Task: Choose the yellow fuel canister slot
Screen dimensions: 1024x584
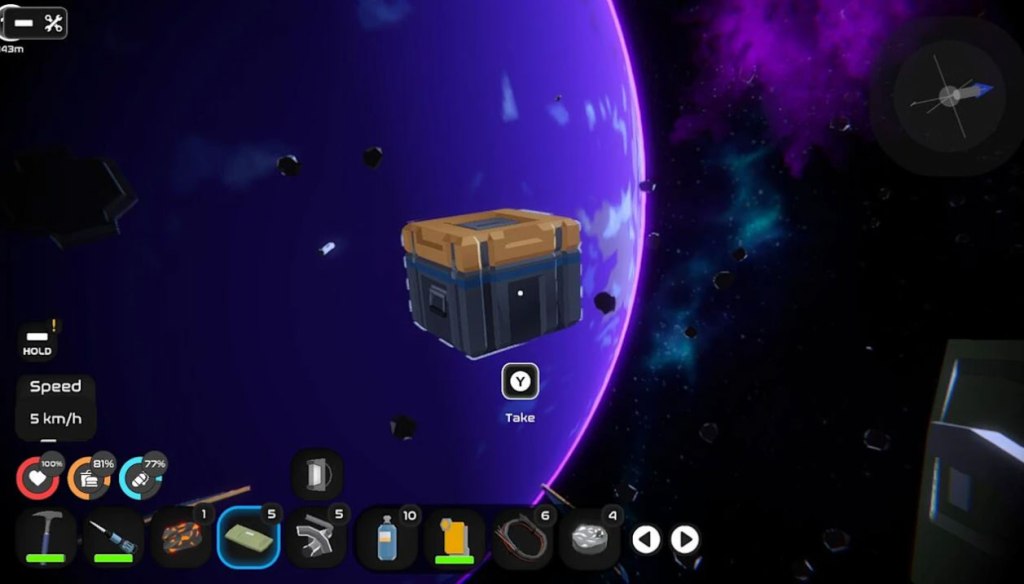Action: 455,538
